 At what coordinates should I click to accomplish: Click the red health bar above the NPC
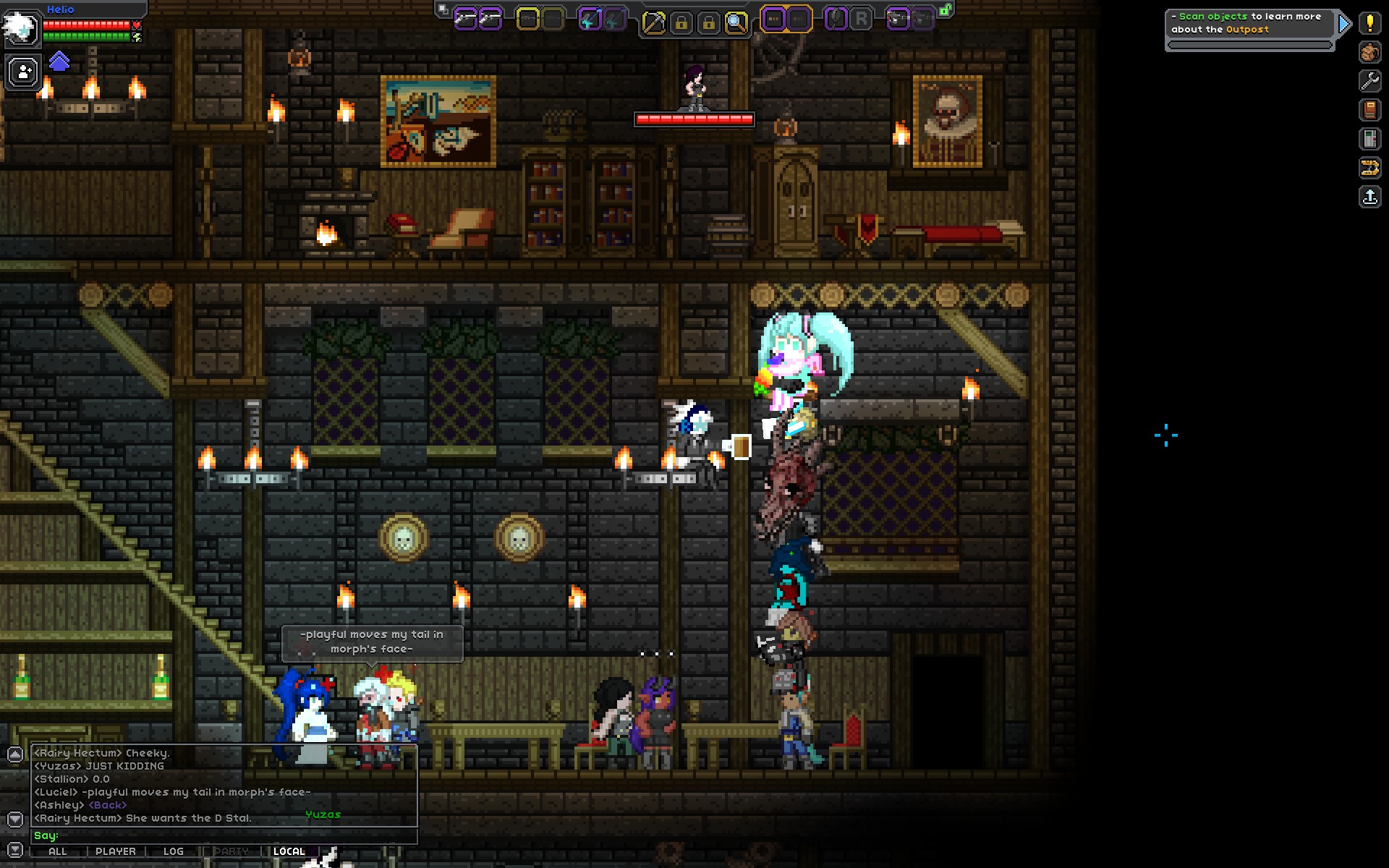point(694,118)
